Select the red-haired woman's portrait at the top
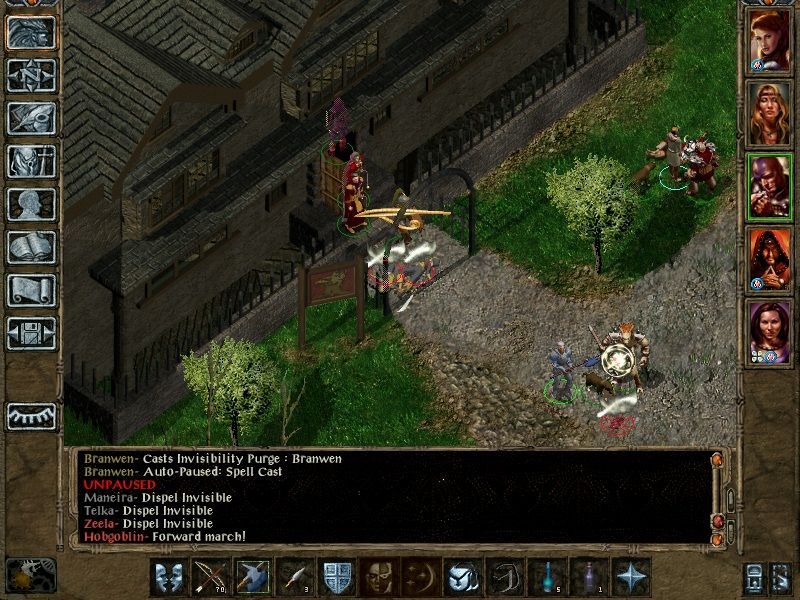This screenshot has height=600, width=800. [769, 41]
